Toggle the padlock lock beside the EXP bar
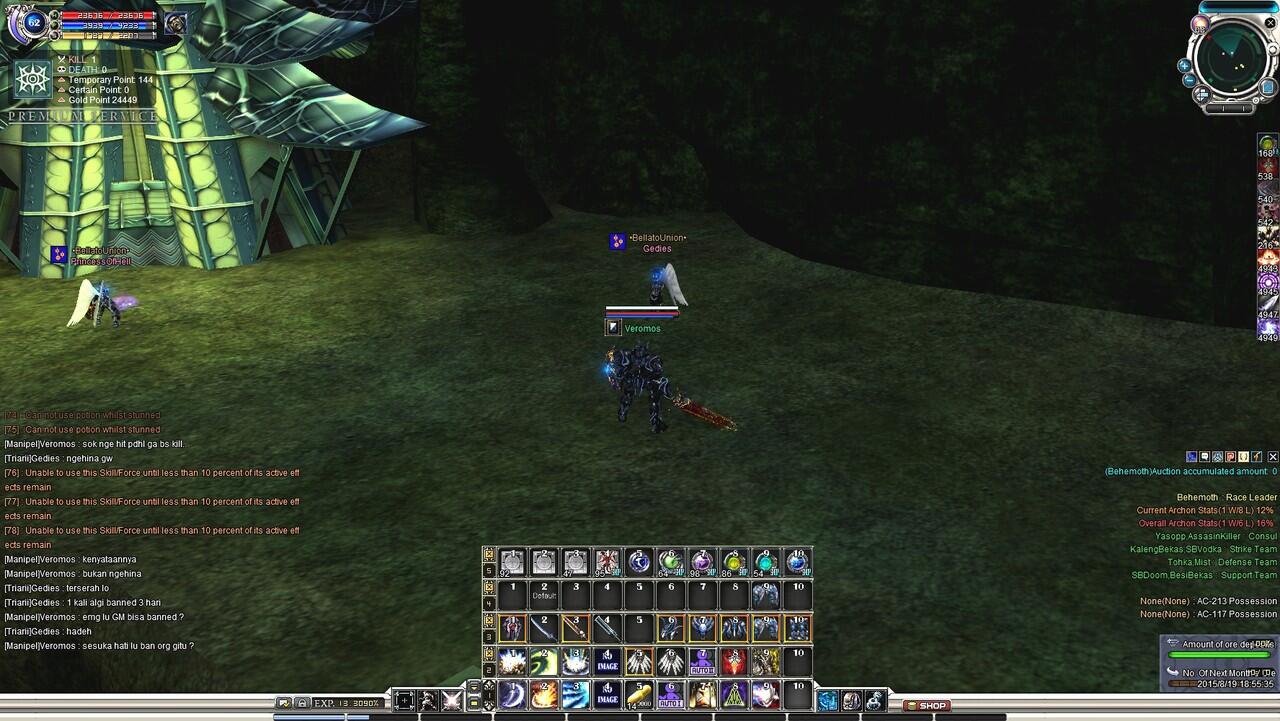1280x721 pixels. [303, 701]
